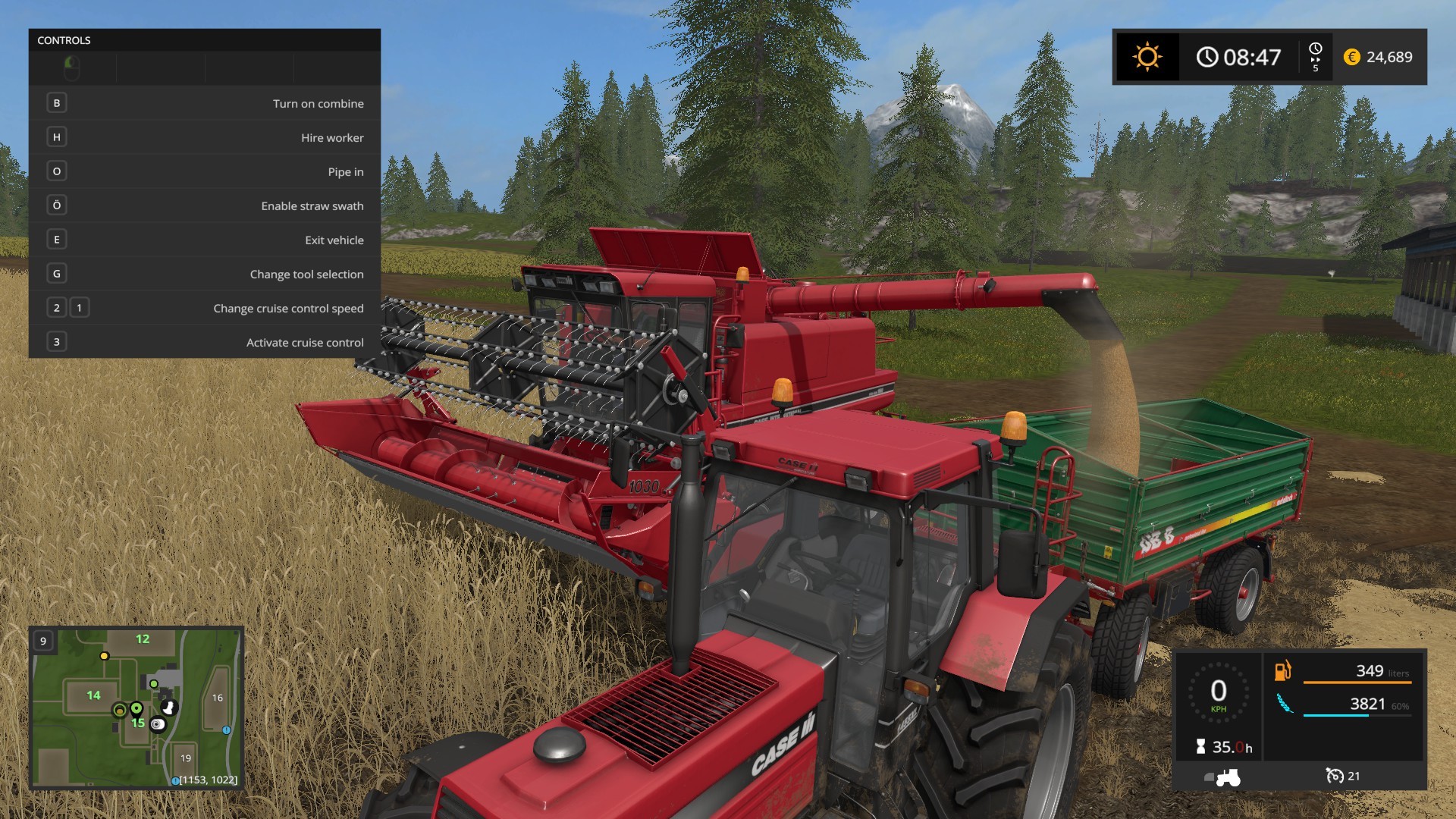1456x819 pixels.
Task: Select the fuel pump icon
Action: coord(1282,671)
